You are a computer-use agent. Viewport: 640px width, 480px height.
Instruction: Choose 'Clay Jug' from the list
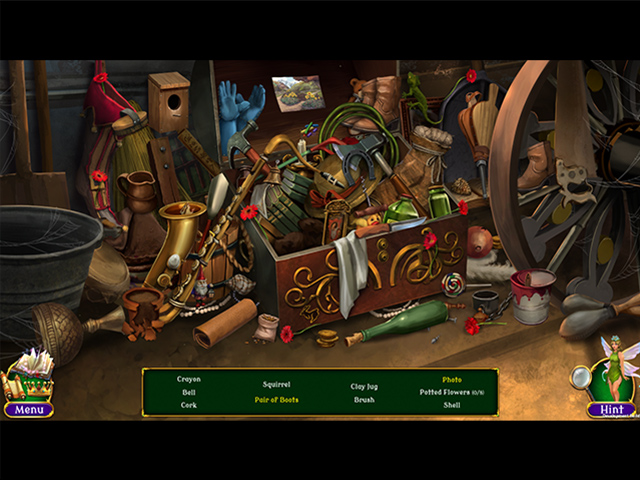tap(364, 385)
